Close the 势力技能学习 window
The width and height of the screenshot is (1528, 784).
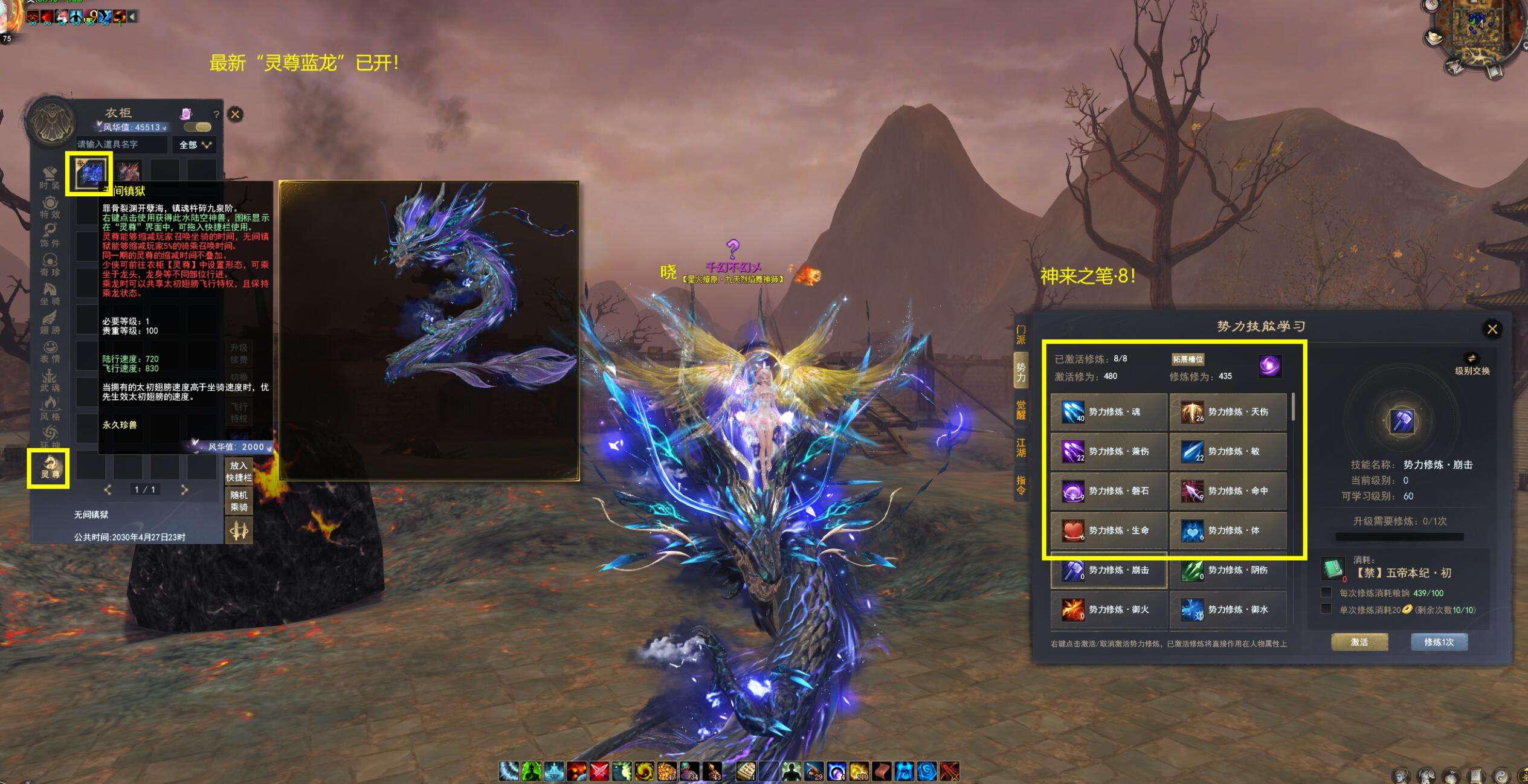click(1492, 329)
